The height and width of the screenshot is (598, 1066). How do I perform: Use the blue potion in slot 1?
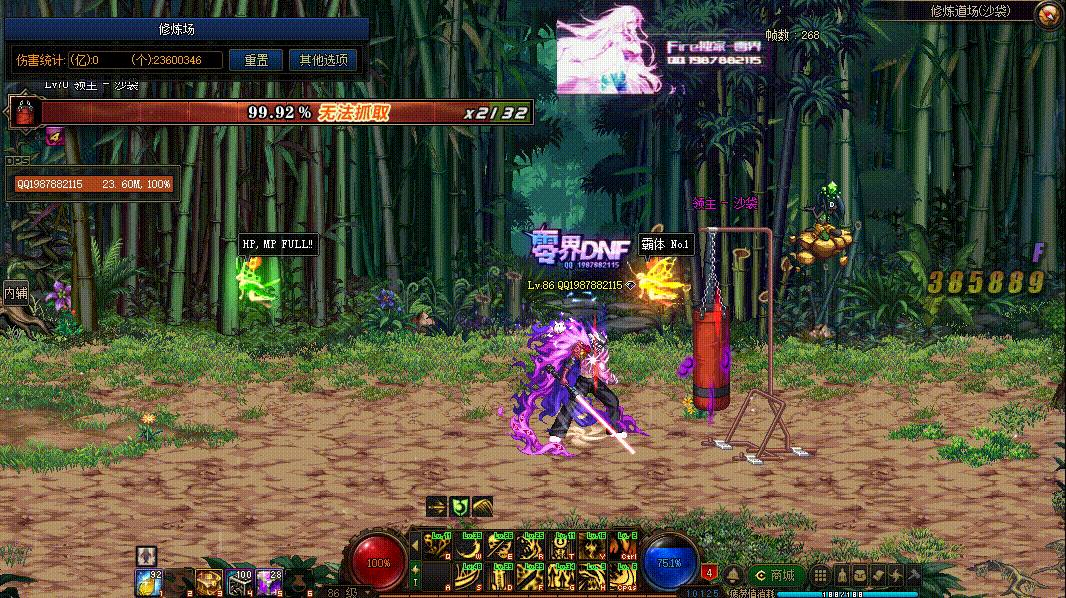(149, 581)
